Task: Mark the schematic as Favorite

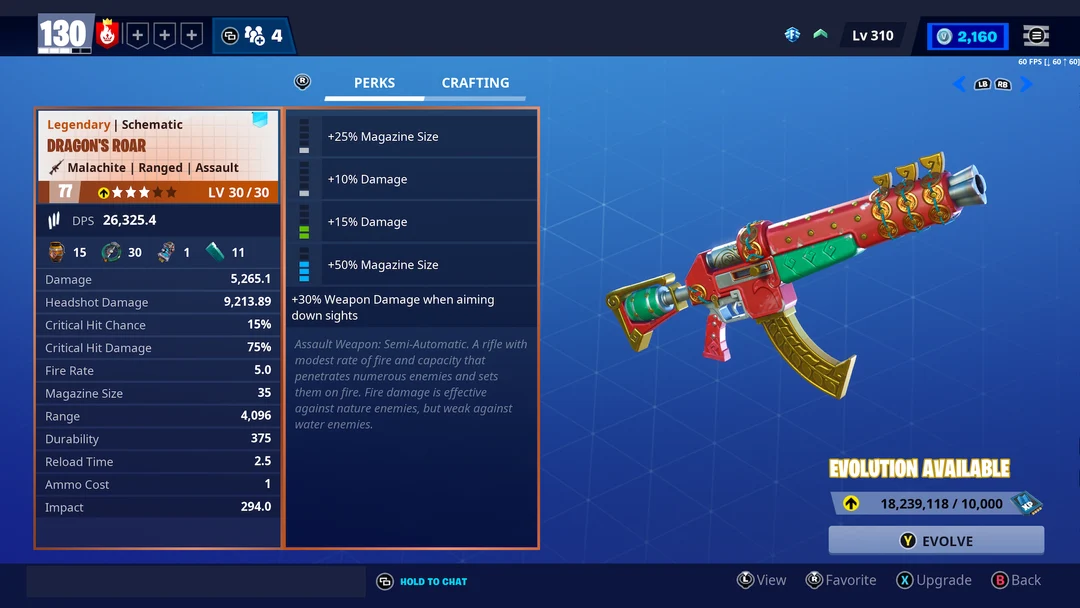Action: tap(841, 580)
